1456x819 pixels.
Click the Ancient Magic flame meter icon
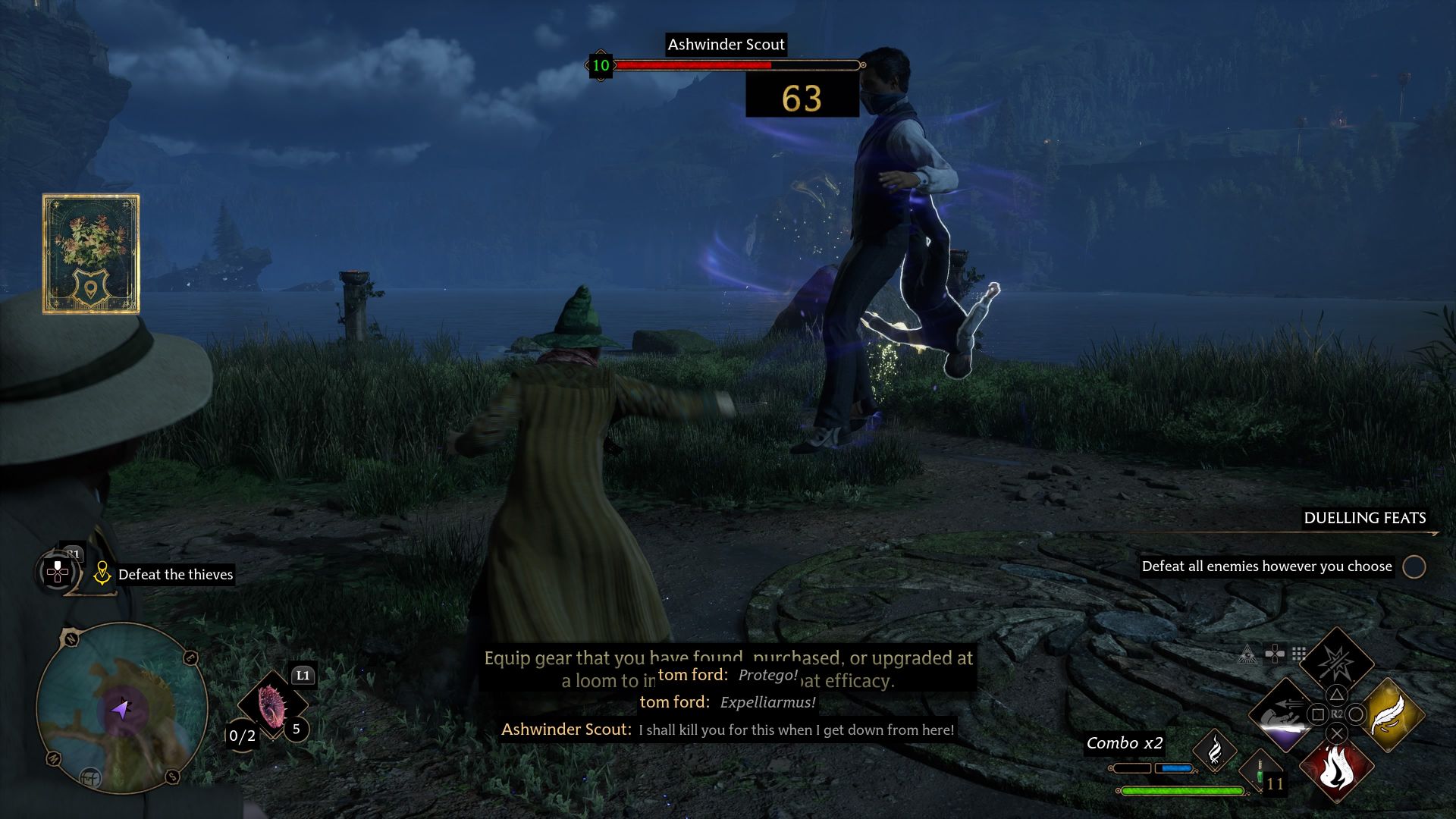pyautogui.click(x=1215, y=749)
